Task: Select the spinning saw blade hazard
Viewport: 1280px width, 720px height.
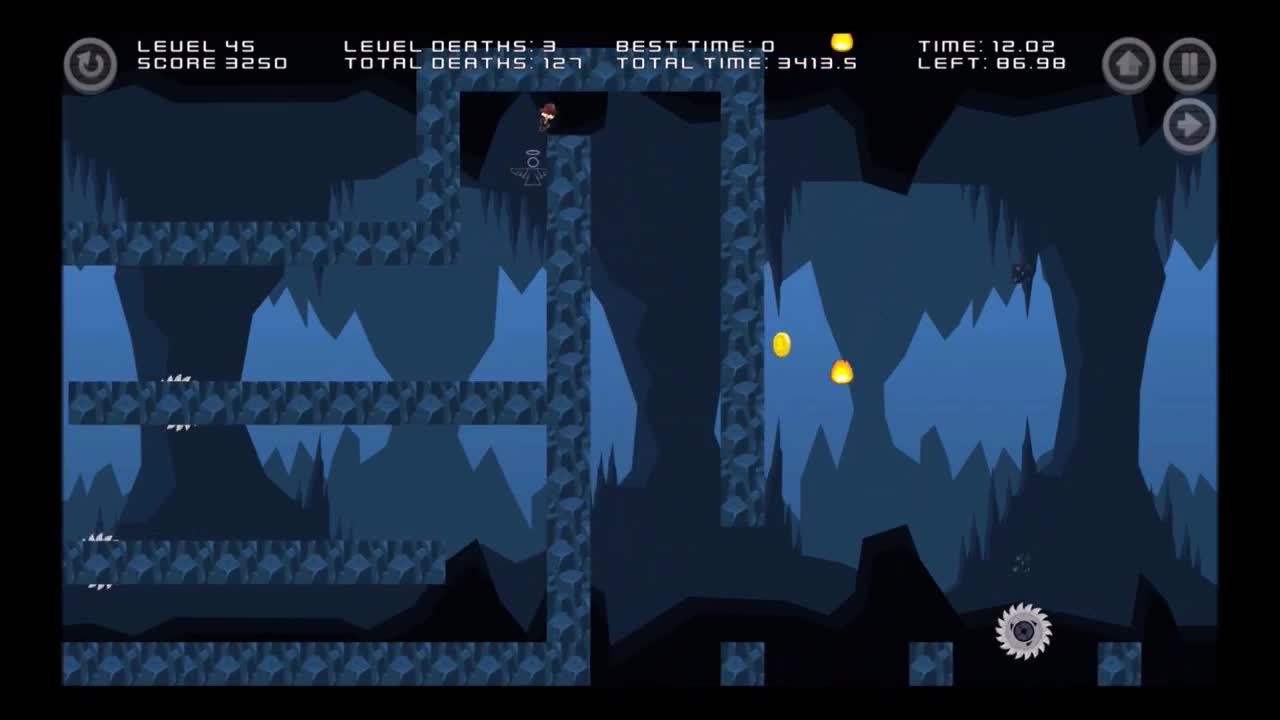Action: 1023,630
